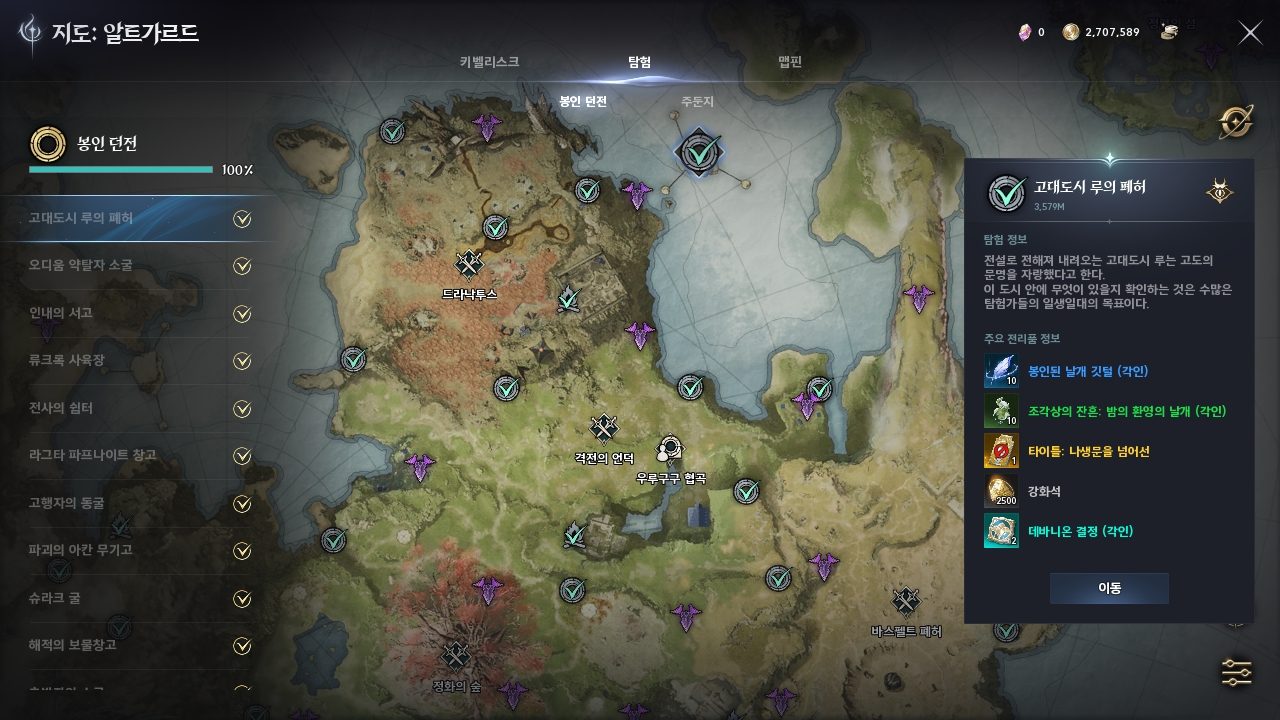Select the 봉인된 날개 깃털 reward icon
The height and width of the screenshot is (720, 1280).
1001,371
